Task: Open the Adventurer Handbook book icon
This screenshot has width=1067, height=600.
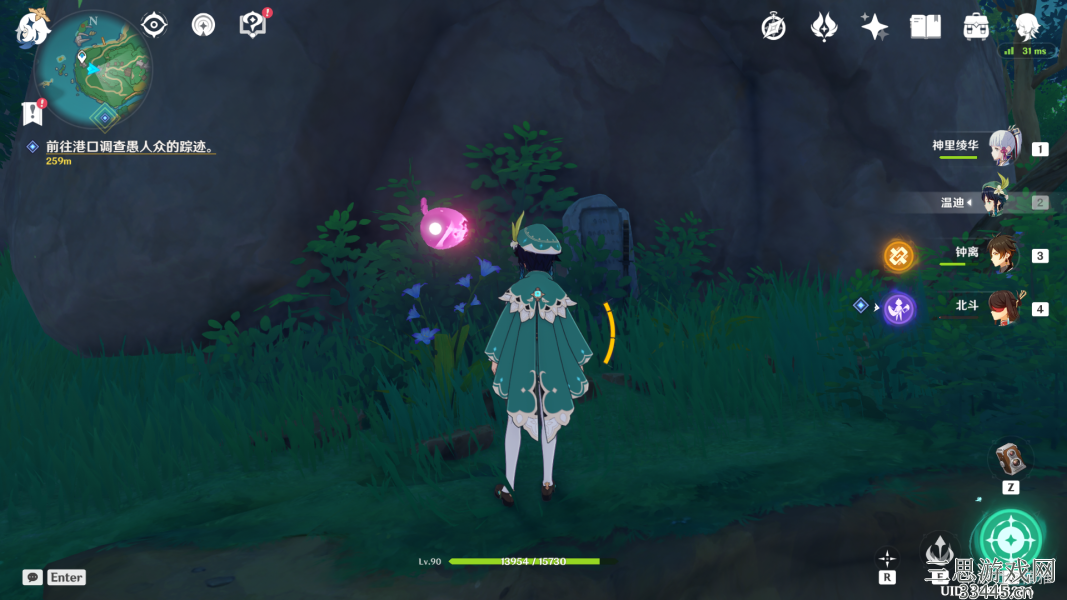Action: 925,27
